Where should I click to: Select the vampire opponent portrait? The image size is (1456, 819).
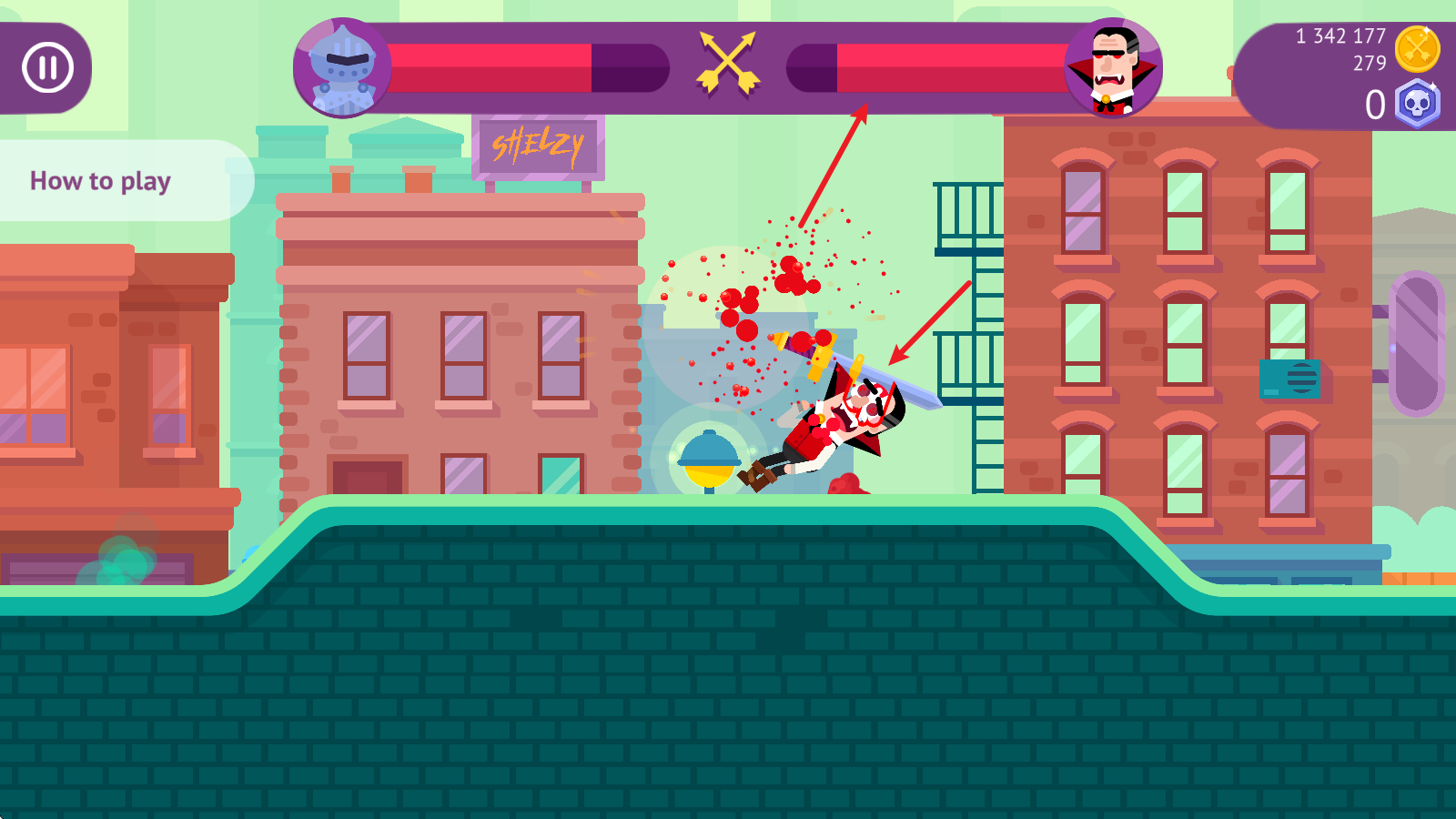click(1113, 68)
